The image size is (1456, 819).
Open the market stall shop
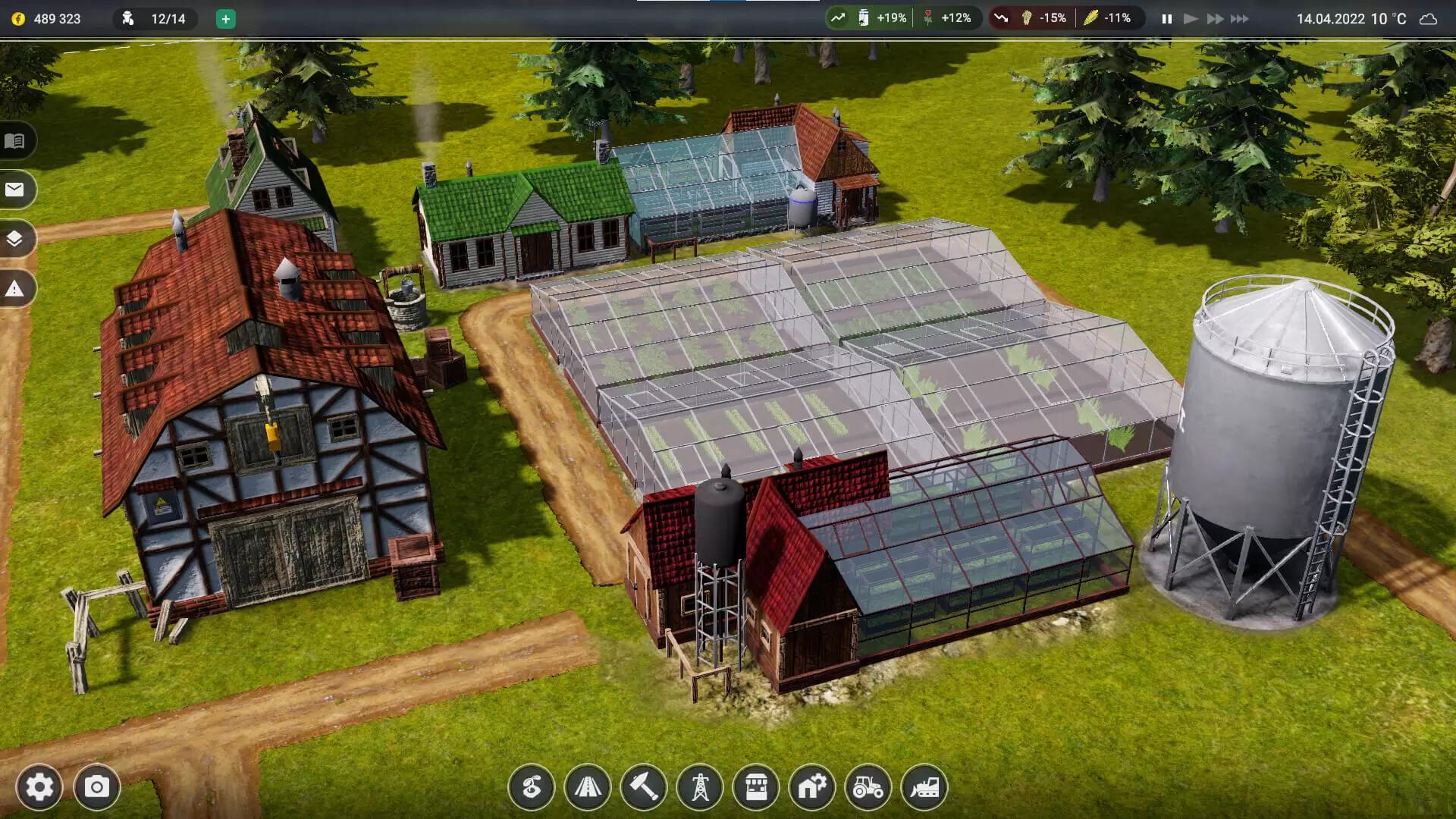click(x=756, y=787)
